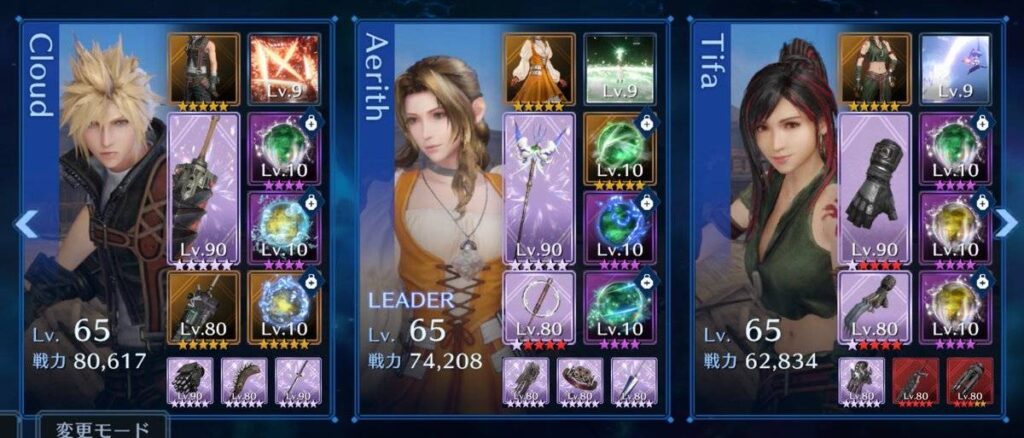Change Aerith's orange dress costume

[x=538, y=70]
